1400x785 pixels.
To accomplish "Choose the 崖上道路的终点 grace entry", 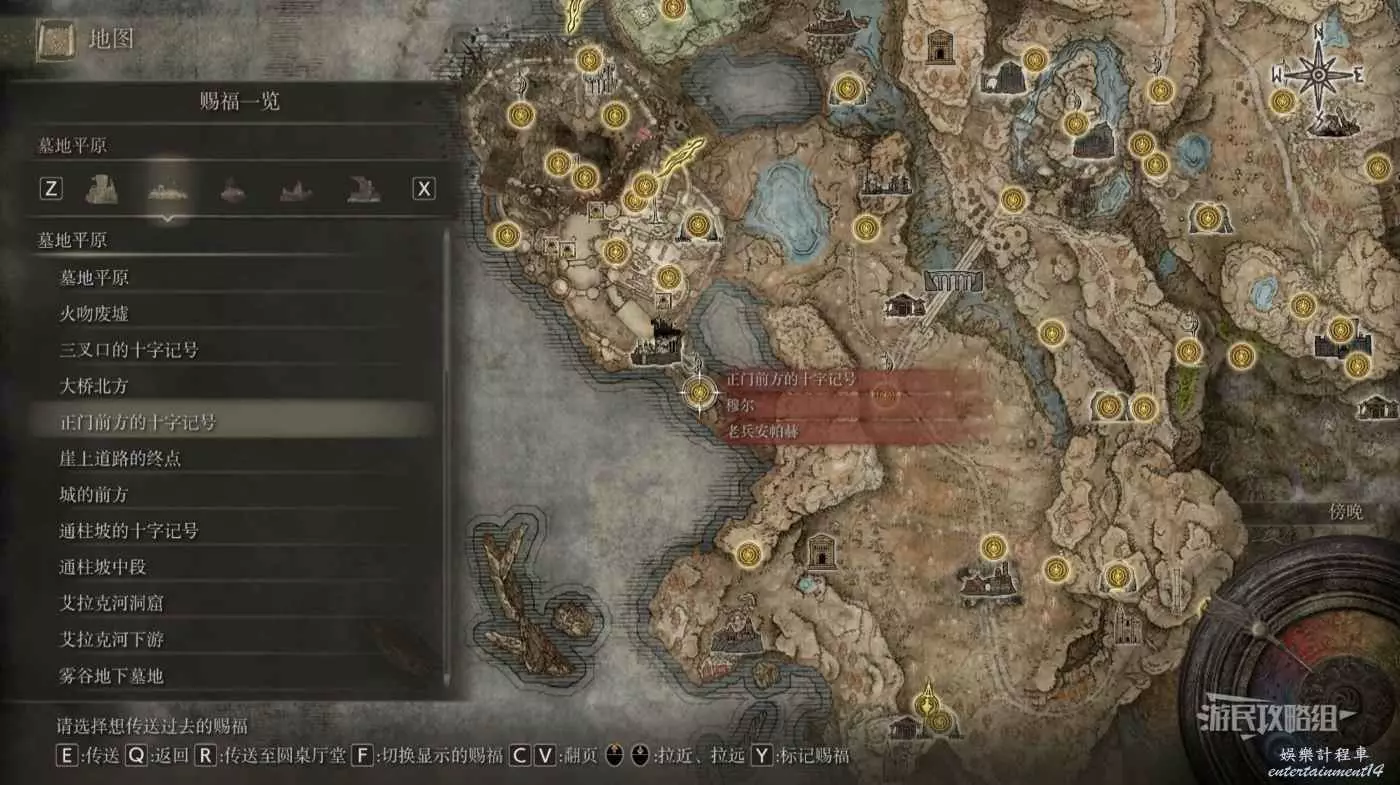I will point(120,458).
